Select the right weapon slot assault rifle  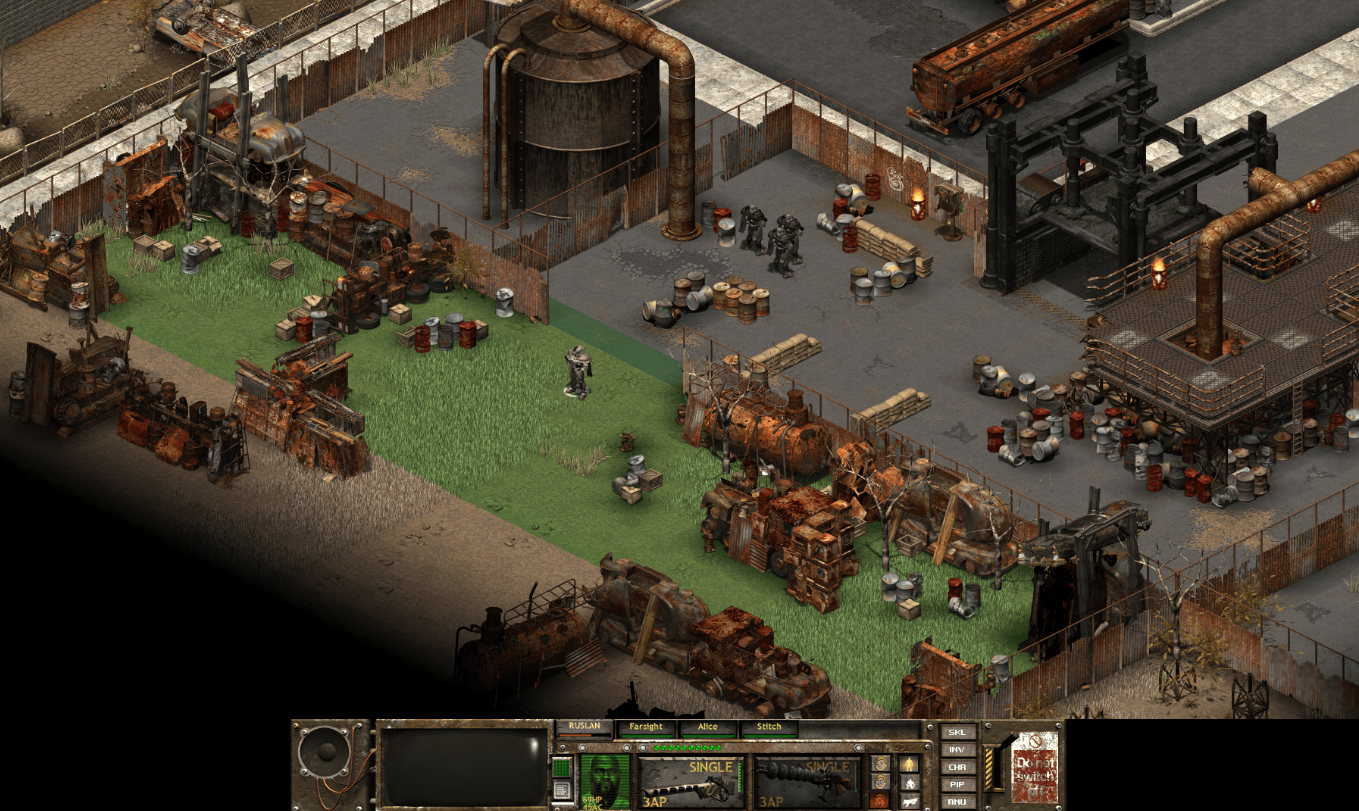pyautogui.click(x=805, y=785)
